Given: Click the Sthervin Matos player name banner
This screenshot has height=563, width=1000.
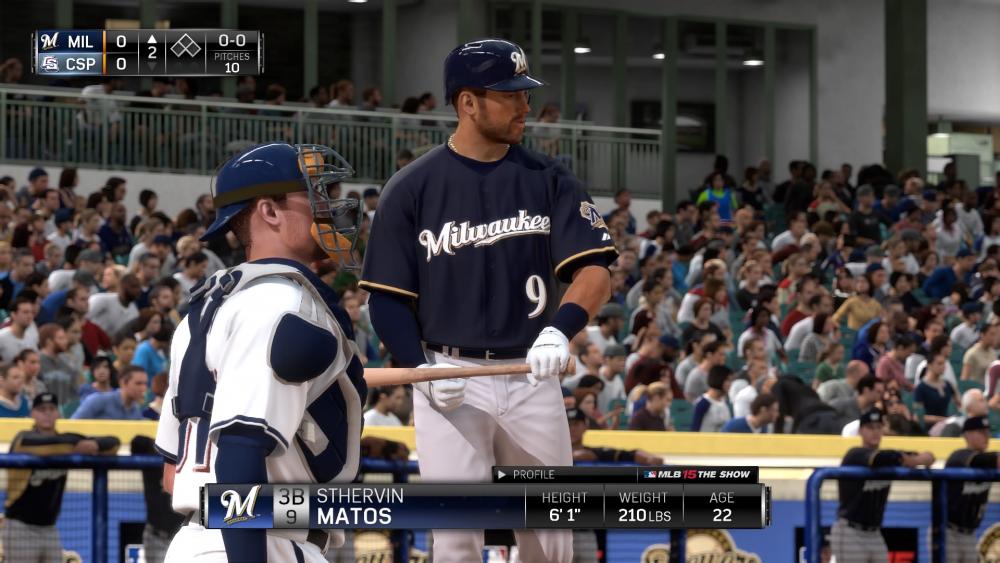Looking at the screenshot, I should point(360,506).
